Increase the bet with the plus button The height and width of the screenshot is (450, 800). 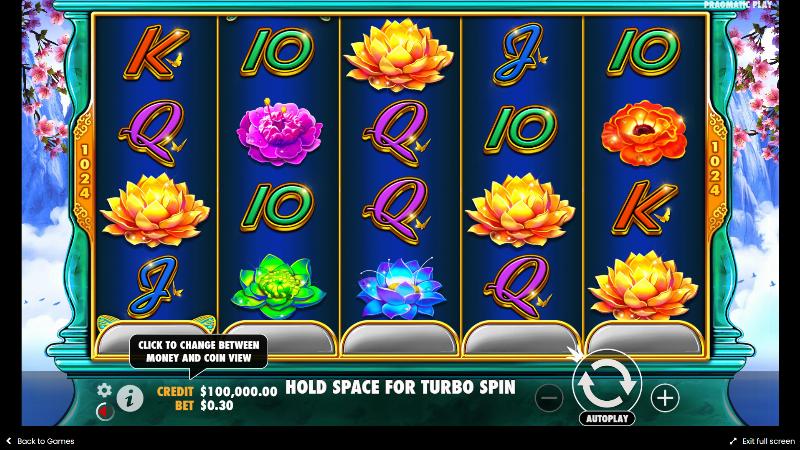coord(665,398)
